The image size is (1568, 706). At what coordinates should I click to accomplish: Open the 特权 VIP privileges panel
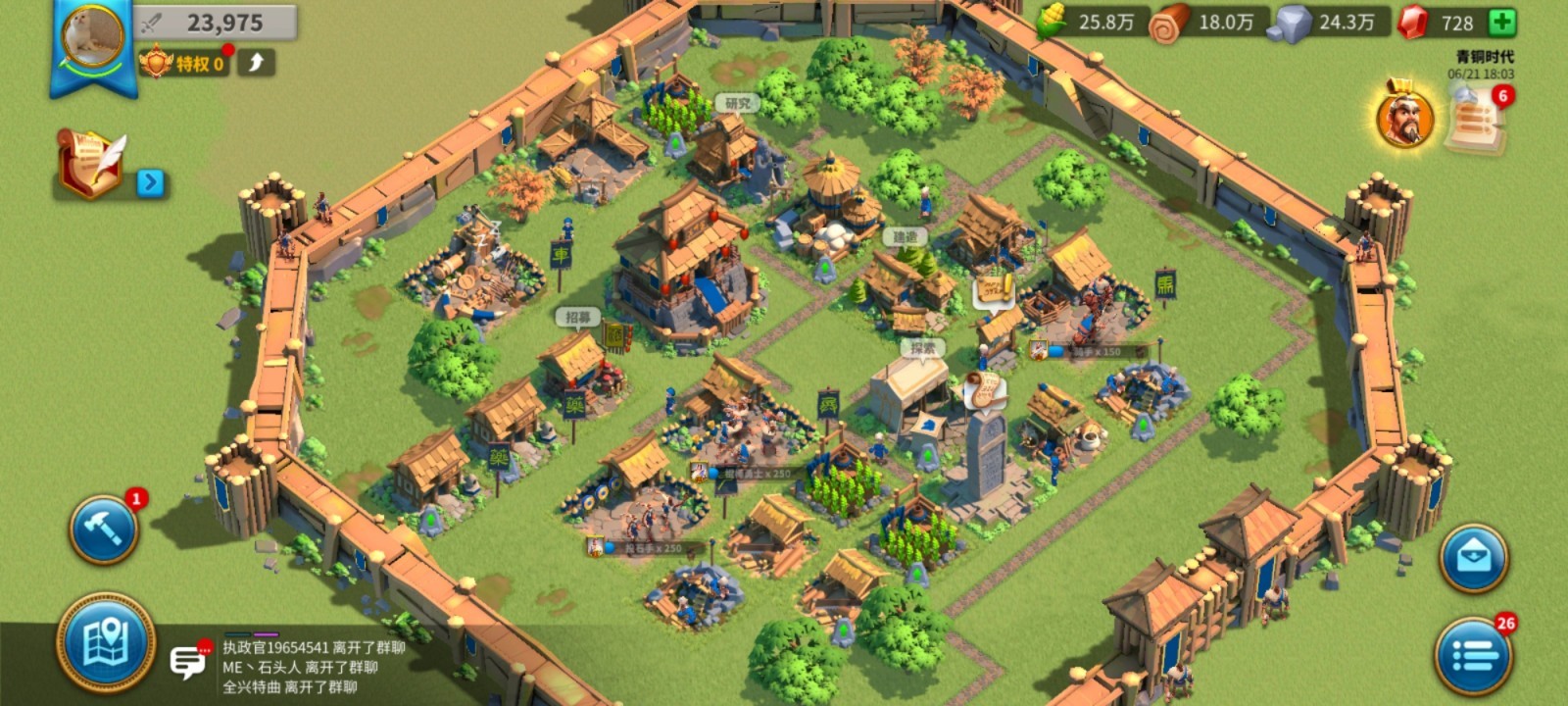tap(185, 64)
